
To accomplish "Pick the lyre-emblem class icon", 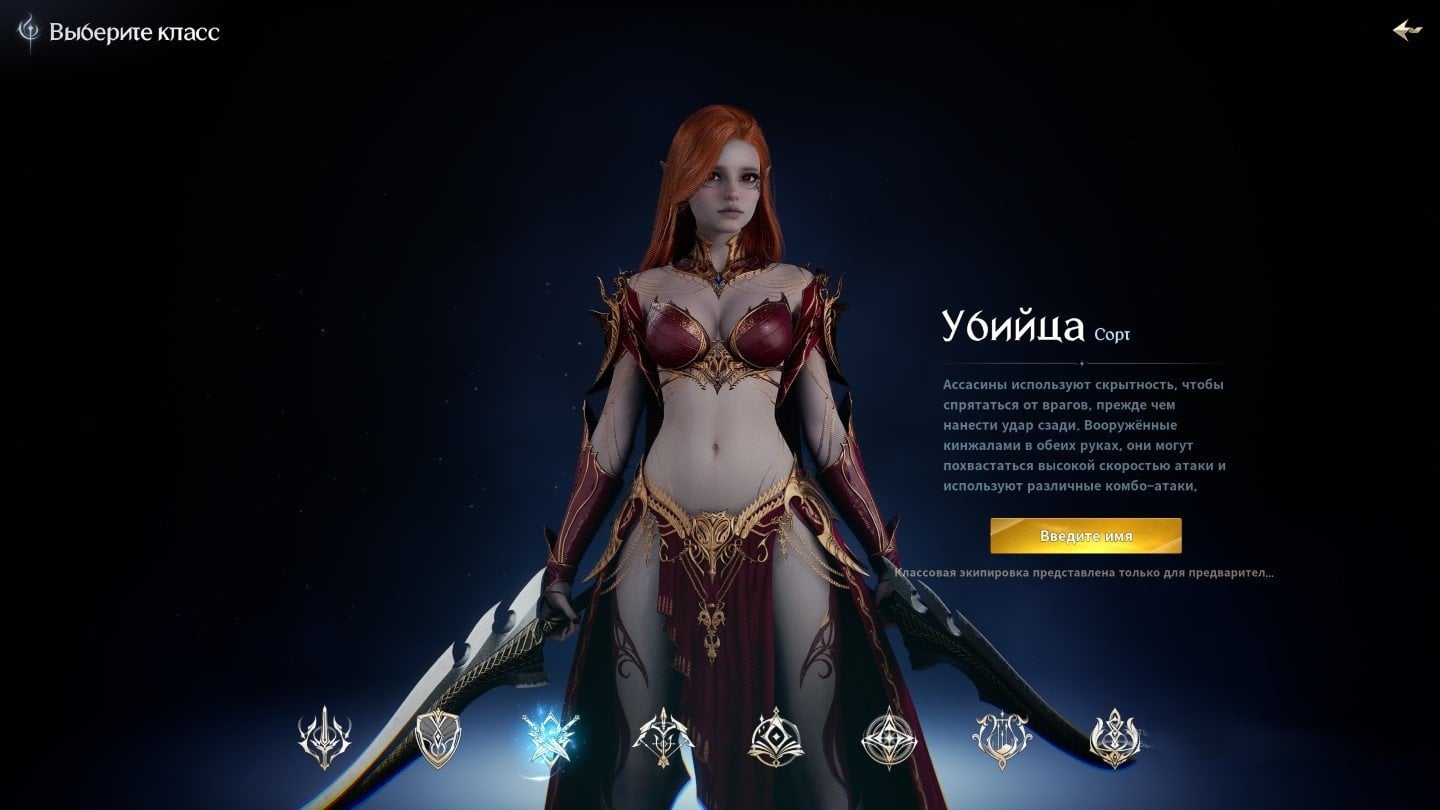I will (x=1001, y=739).
